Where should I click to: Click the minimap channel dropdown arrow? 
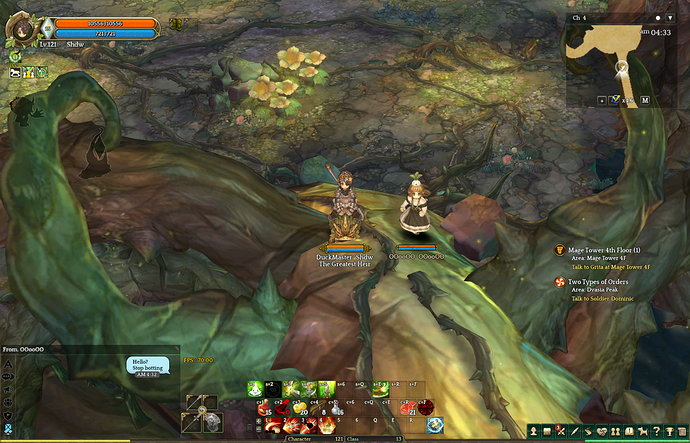pyautogui.click(x=671, y=18)
